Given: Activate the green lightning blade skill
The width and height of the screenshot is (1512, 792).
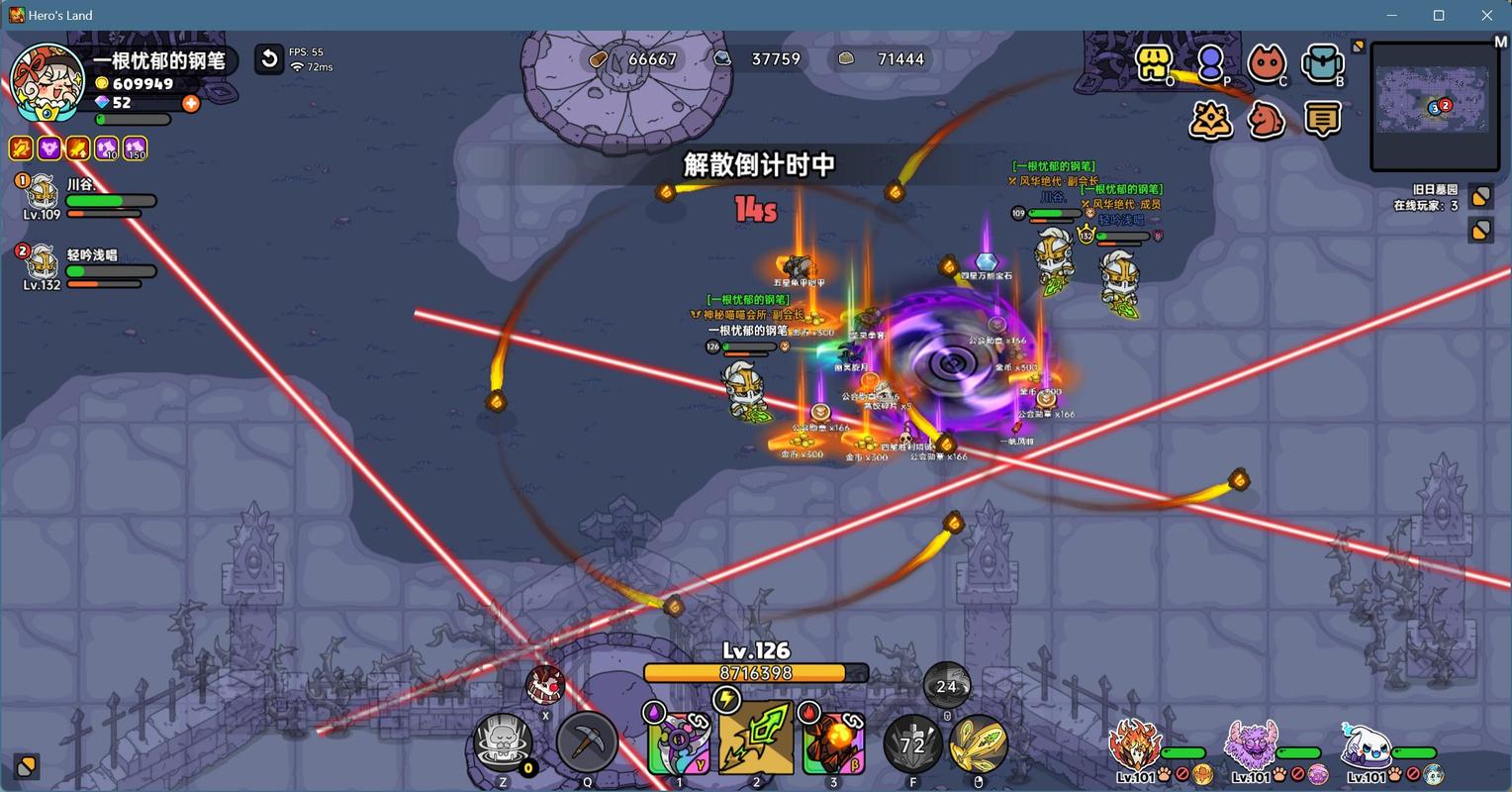Looking at the screenshot, I should 756,740.
